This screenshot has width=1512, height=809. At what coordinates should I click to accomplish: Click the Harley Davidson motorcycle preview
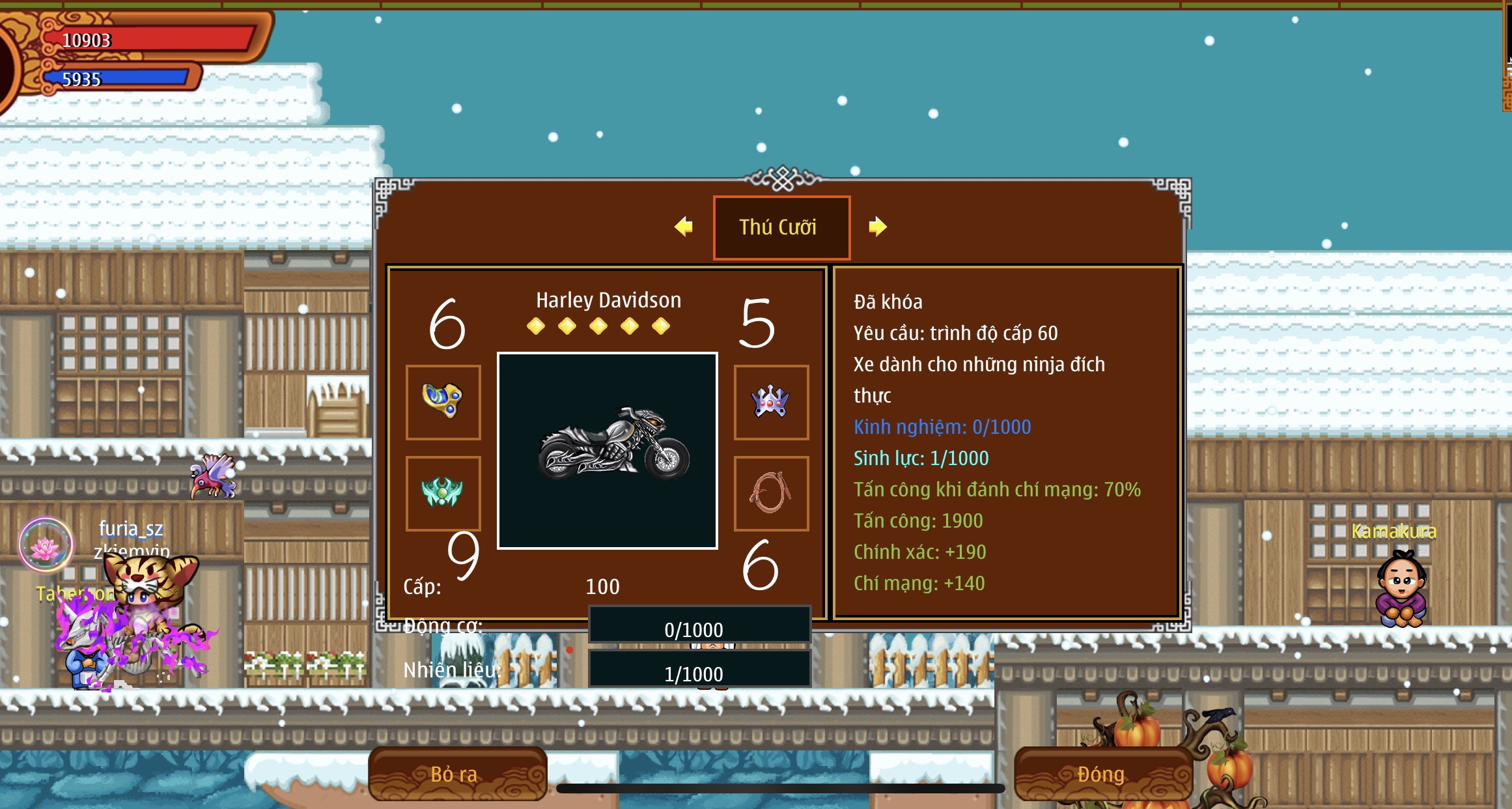point(608,451)
